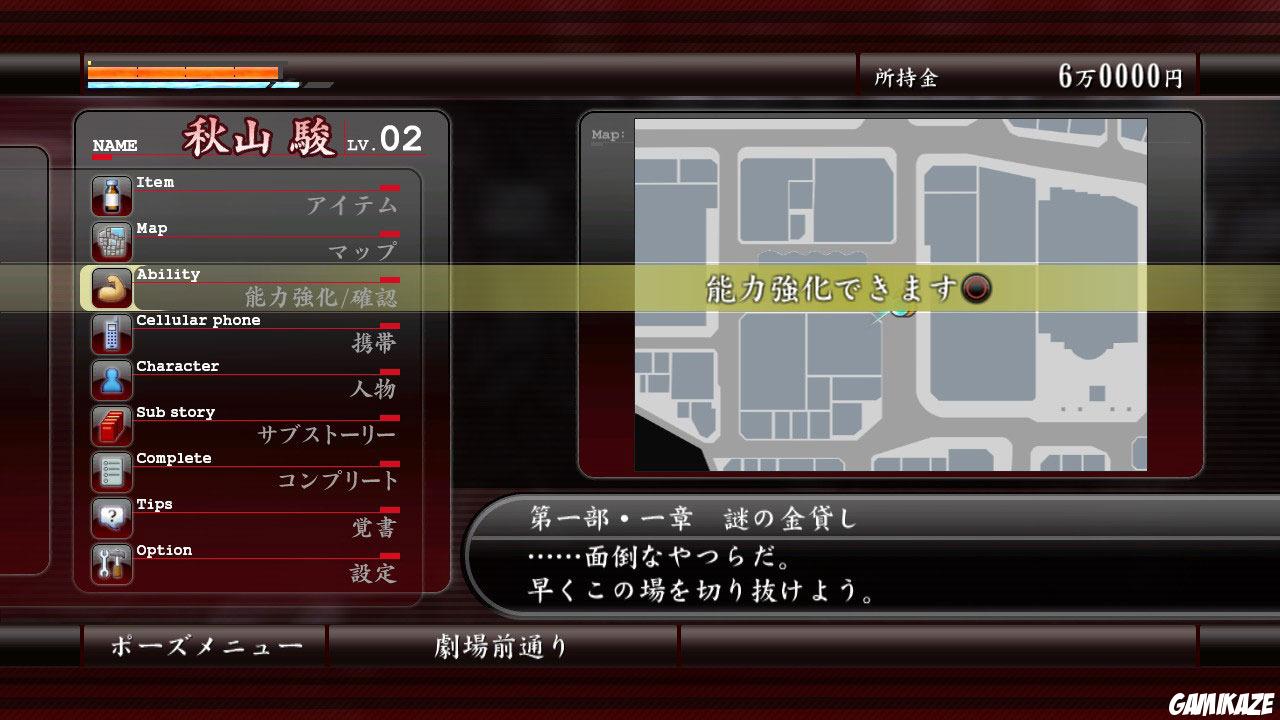1280x720 pixels.
Task: Open the Sub story (サブストーリー) book icon
Action: pyautogui.click(x=111, y=426)
